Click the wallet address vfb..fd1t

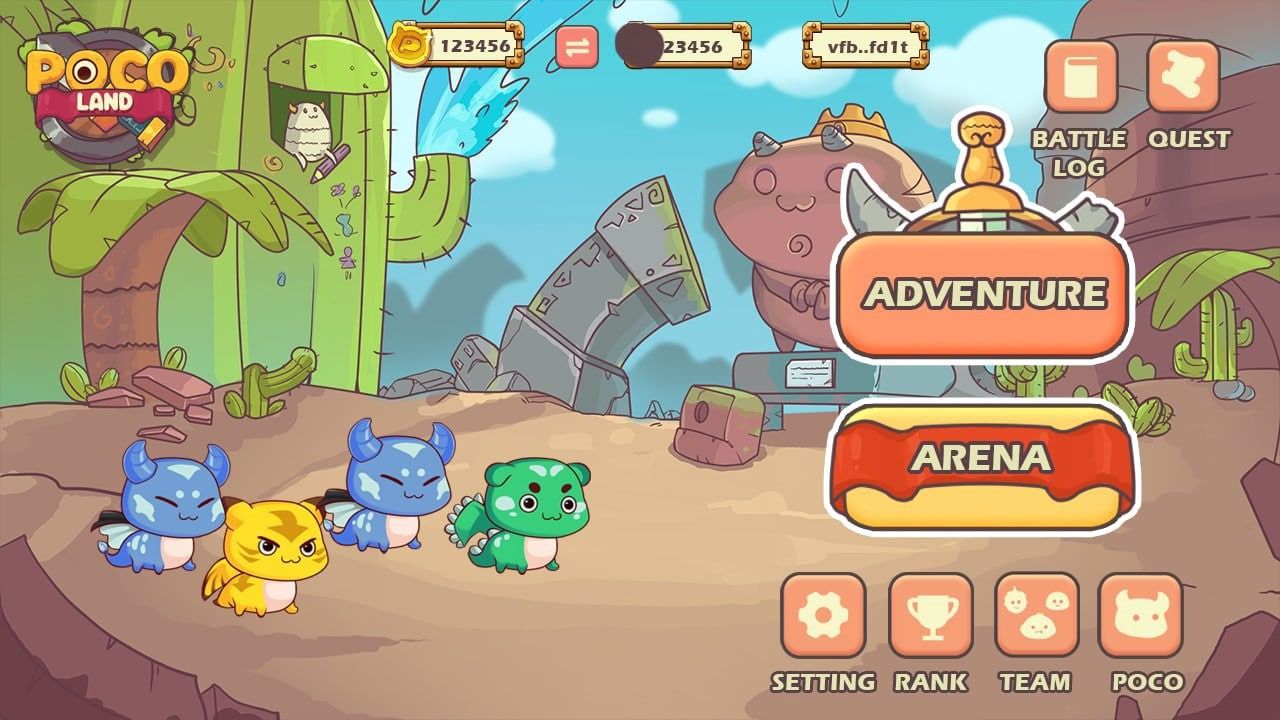tap(865, 46)
